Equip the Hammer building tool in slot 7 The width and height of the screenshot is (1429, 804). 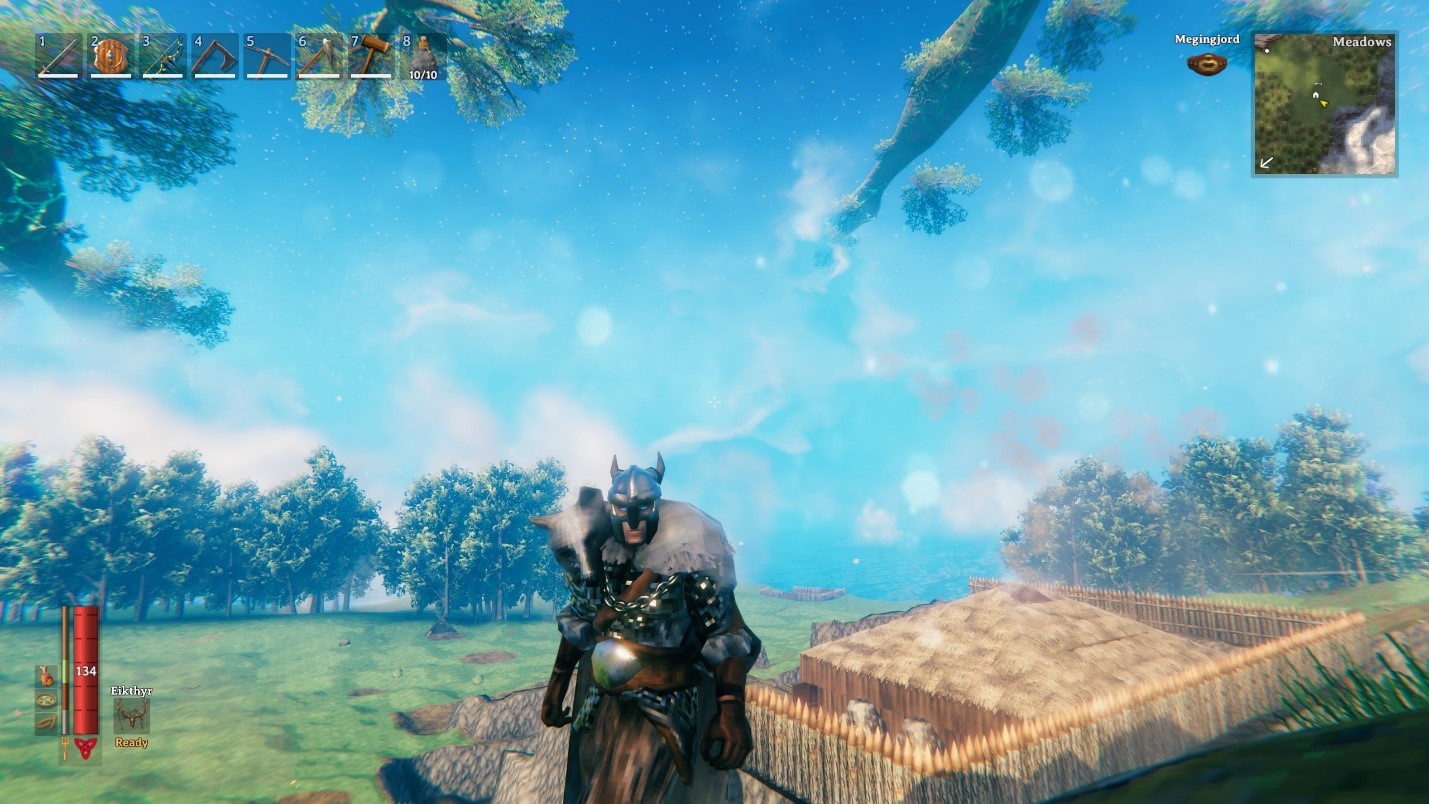(370, 57)
